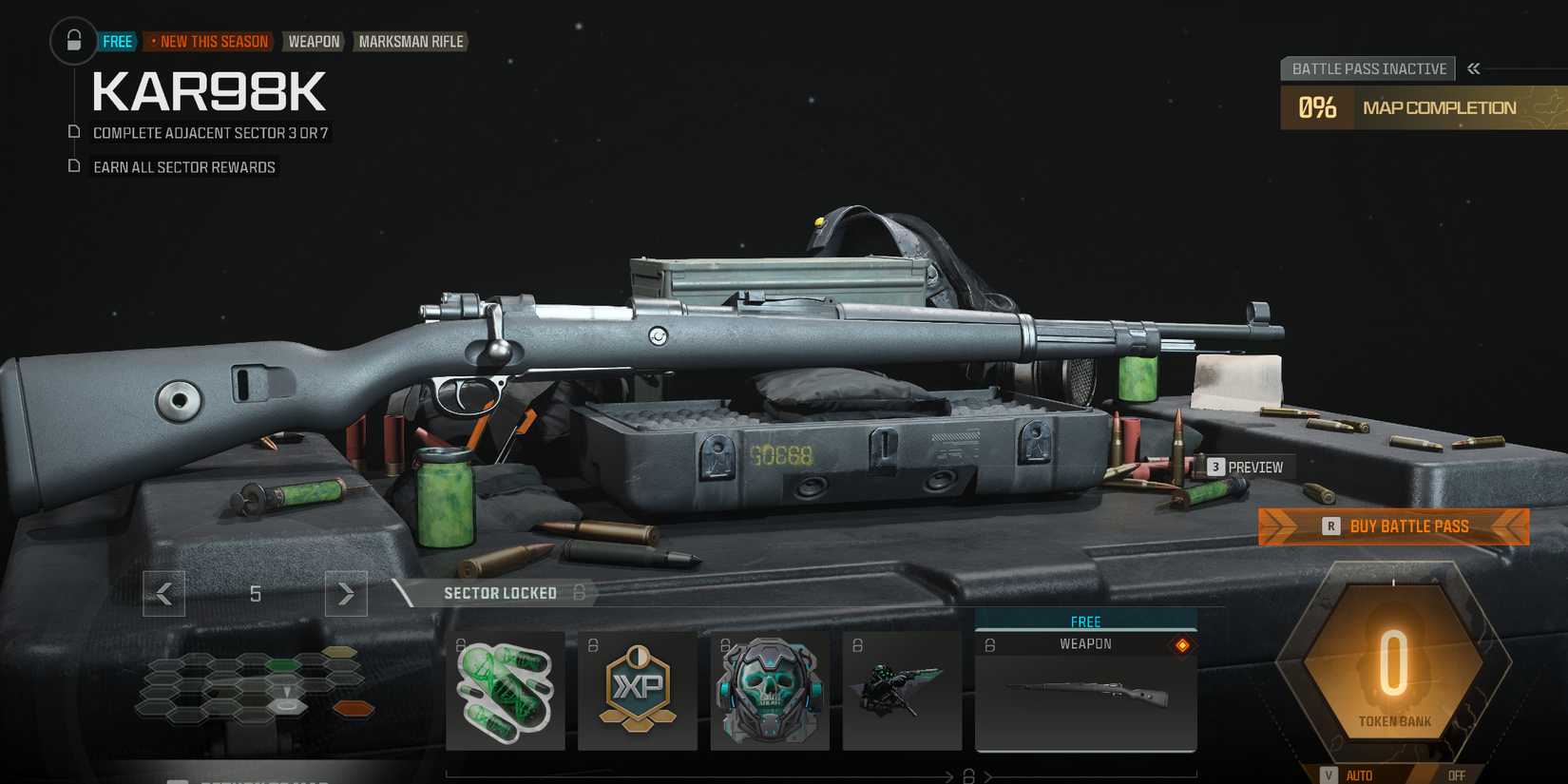The width and height of the screenshot is (1568, 784).
Task: Select the NEW THIS SEASON label
Action: pos(209,41)
